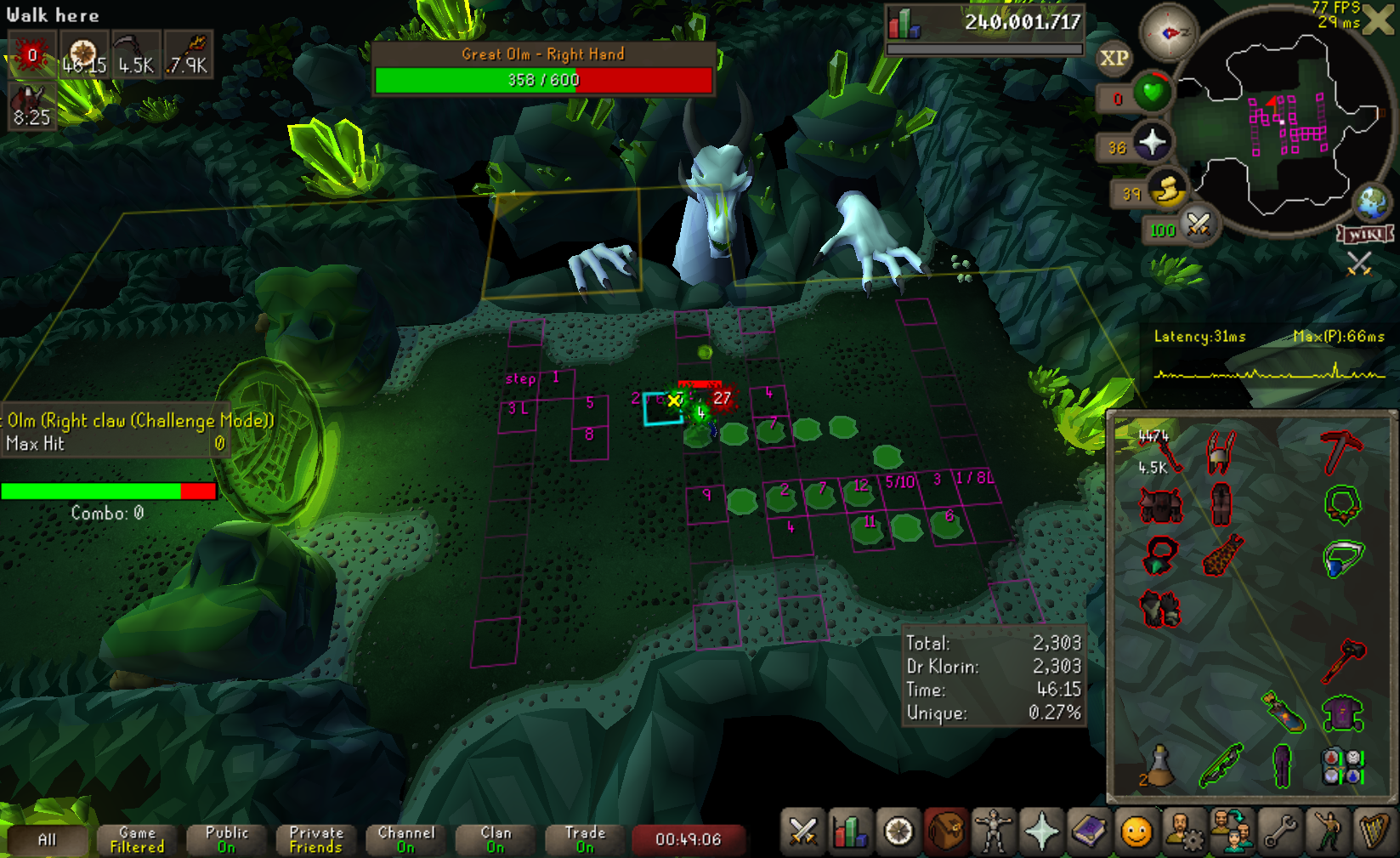Open the Combat Options tab
The image size is (1400, 858).
(802, 832)
